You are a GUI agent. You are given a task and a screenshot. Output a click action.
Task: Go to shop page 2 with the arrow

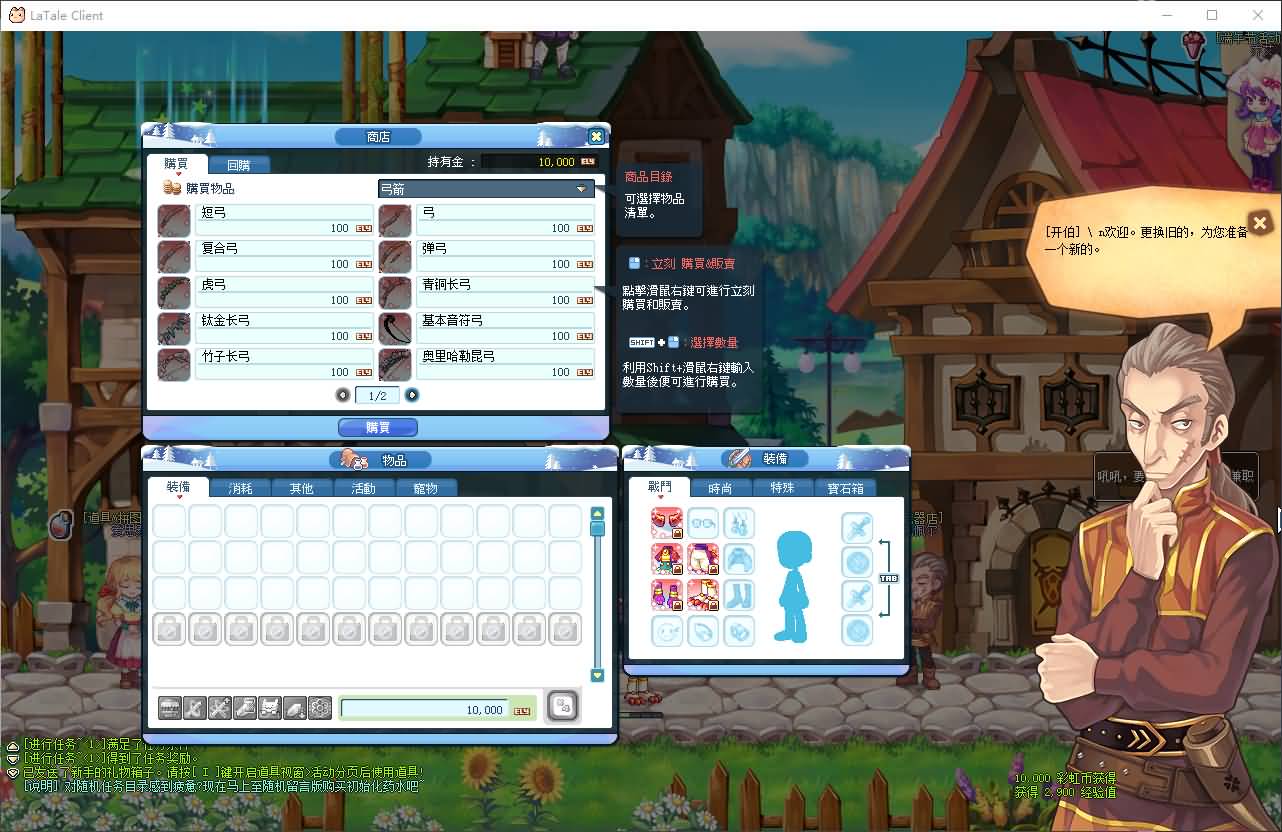(411, 395)
